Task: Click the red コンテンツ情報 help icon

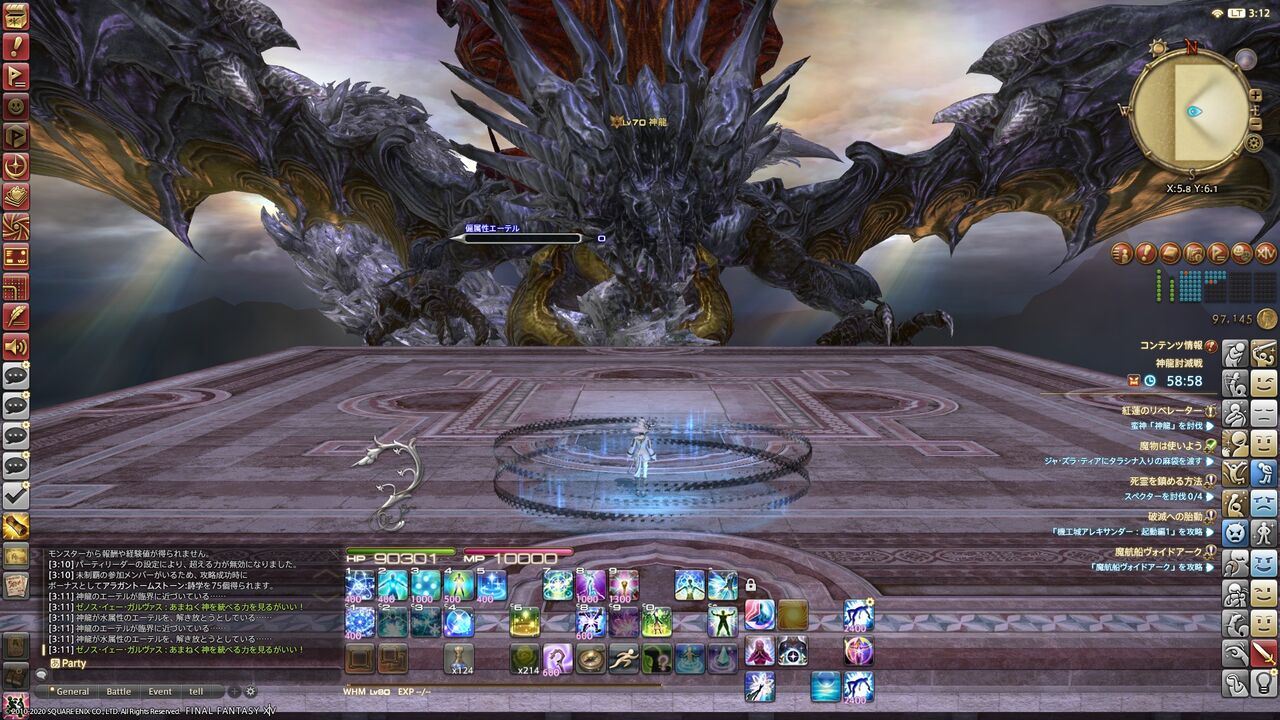Action: click(1210, 346)
